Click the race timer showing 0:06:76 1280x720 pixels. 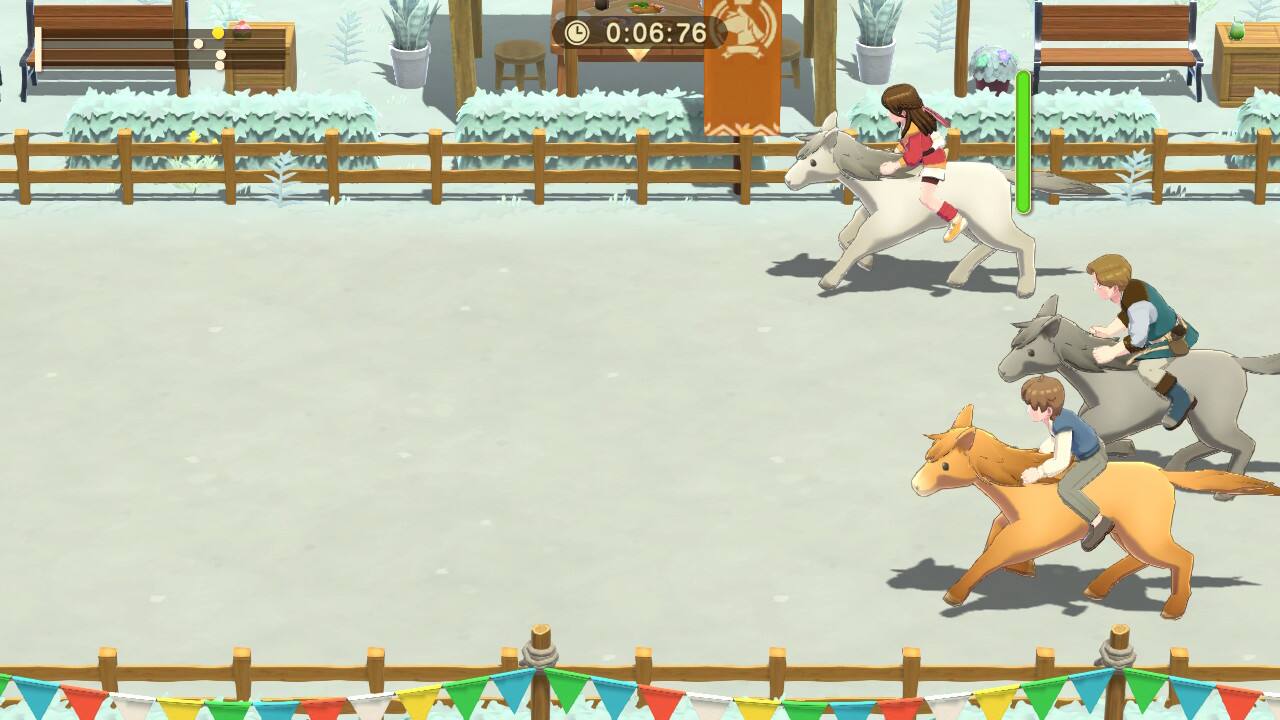click(655, 31)
